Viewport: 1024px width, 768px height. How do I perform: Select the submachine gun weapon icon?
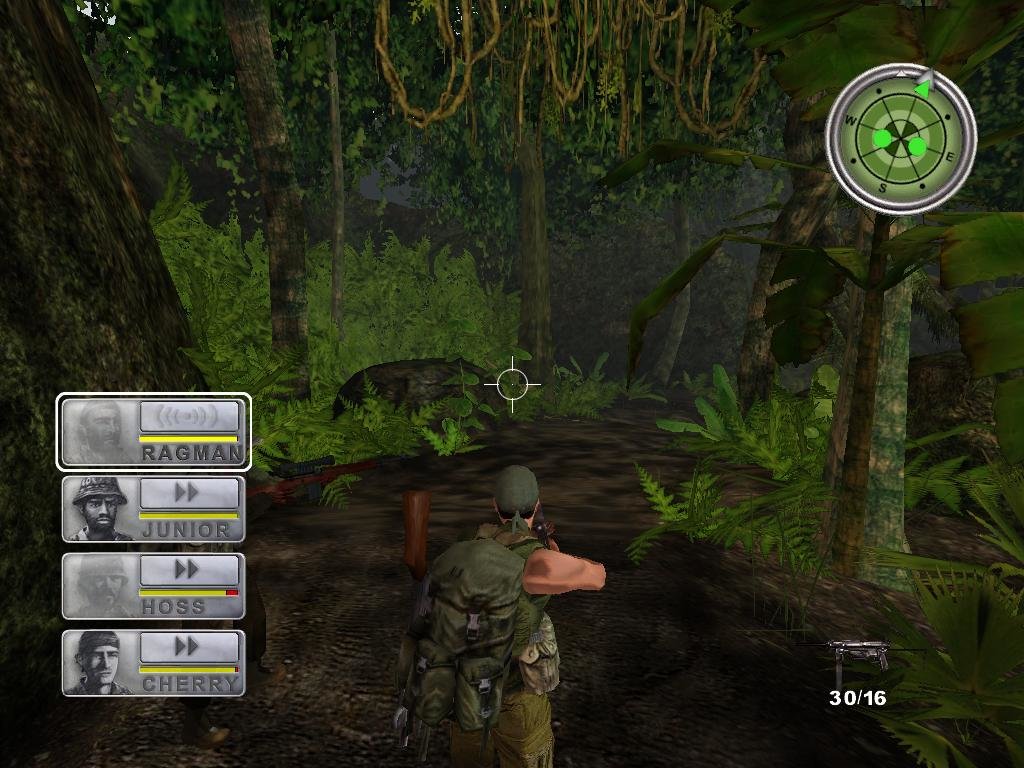pyautogui.click(x=855, y=654)
